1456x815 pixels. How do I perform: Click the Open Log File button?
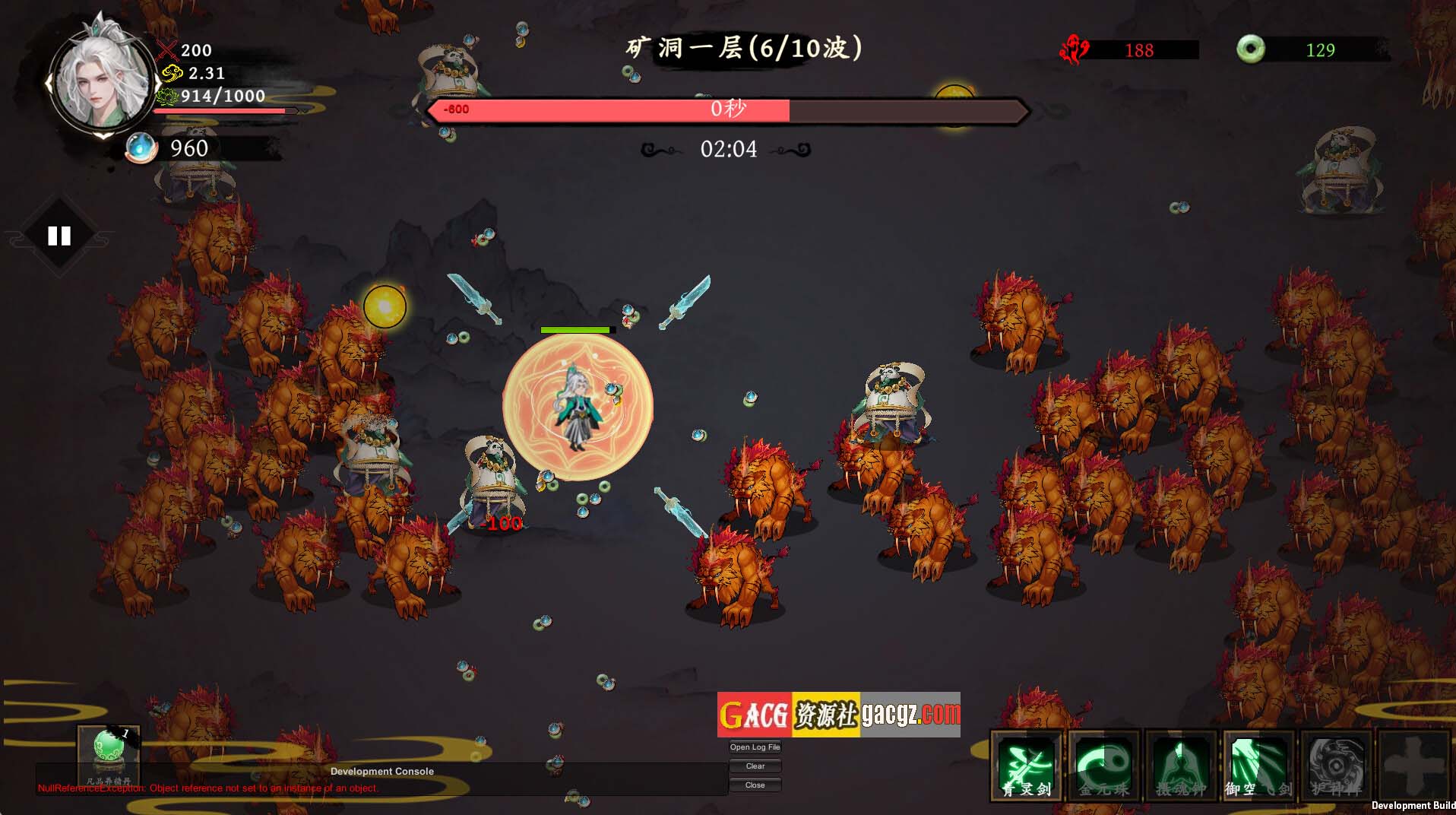click(755, 747)
